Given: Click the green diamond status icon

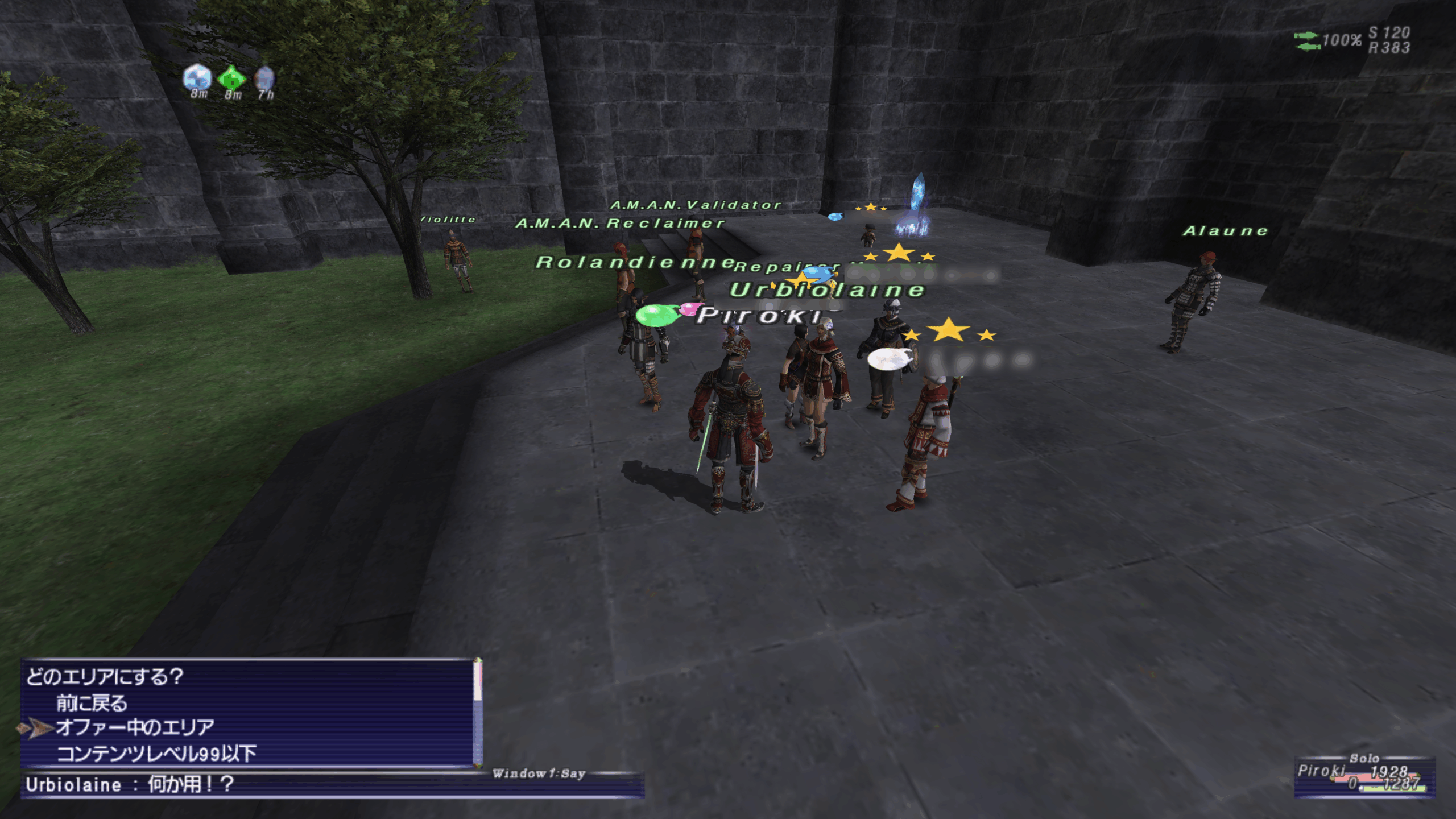Looking at the screenshot, I should tap(231, 78).
